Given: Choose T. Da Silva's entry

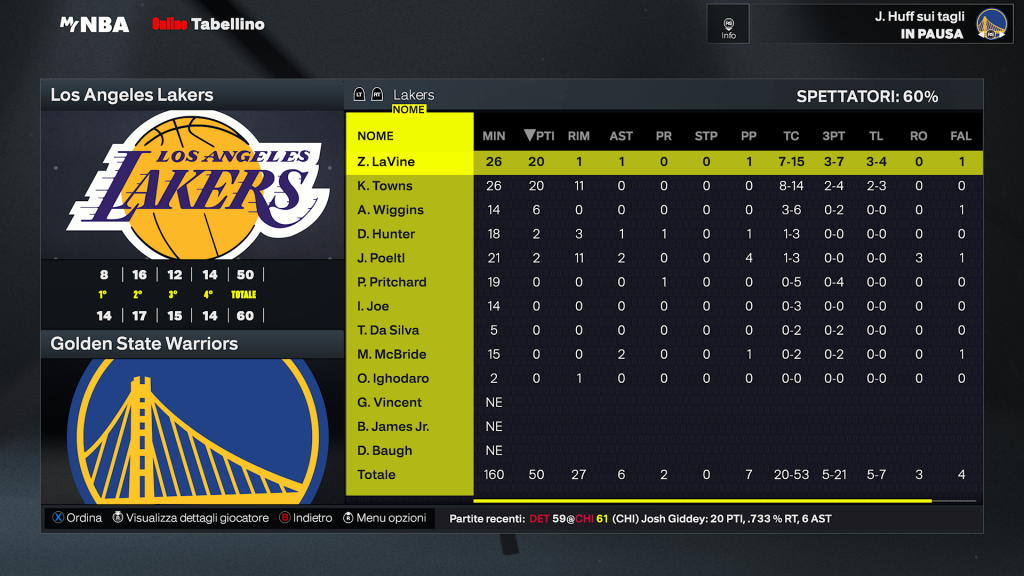Looking at the screenshot, I should [x=388, y=330].
